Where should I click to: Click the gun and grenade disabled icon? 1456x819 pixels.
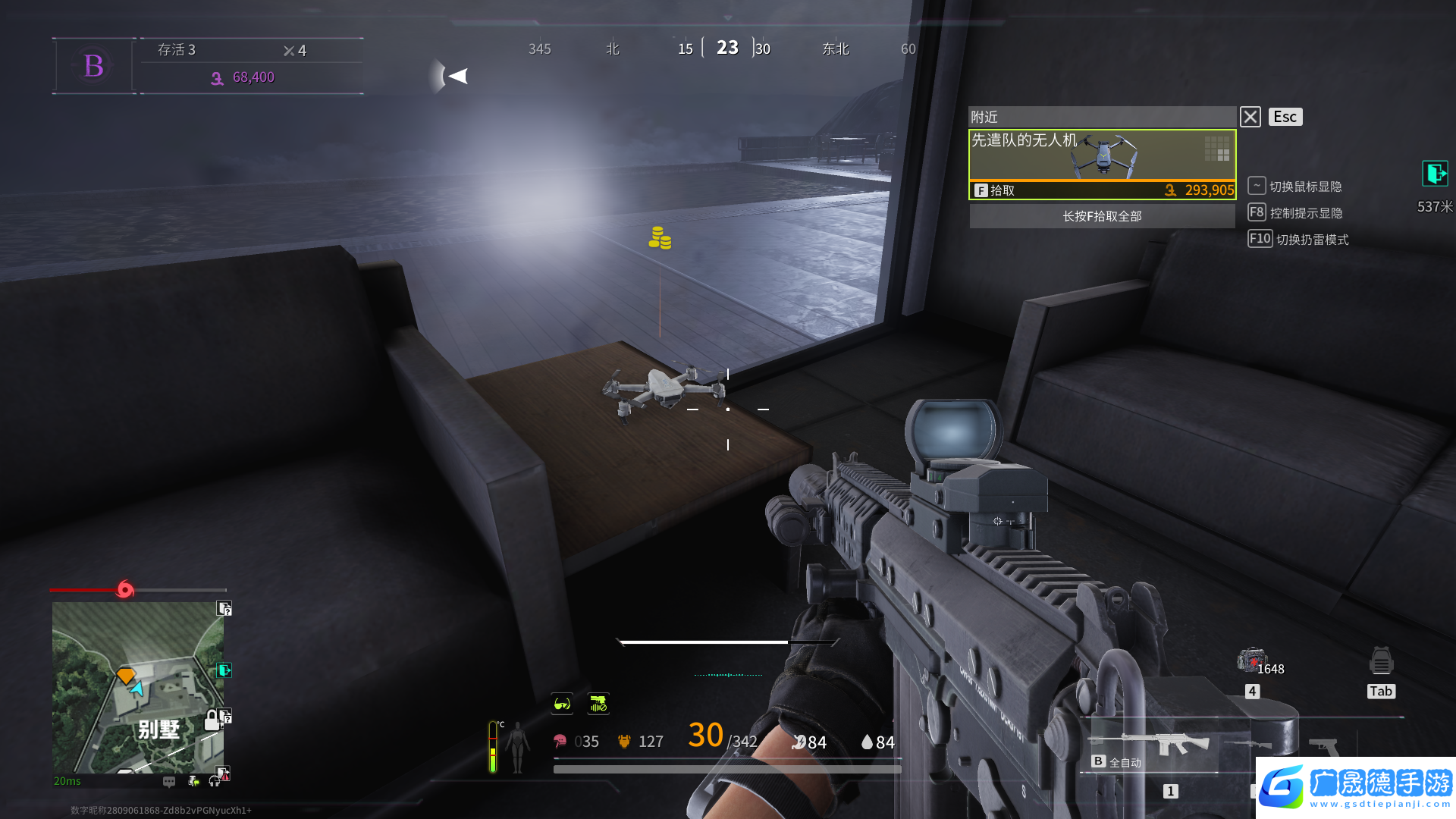coord(598,704)
